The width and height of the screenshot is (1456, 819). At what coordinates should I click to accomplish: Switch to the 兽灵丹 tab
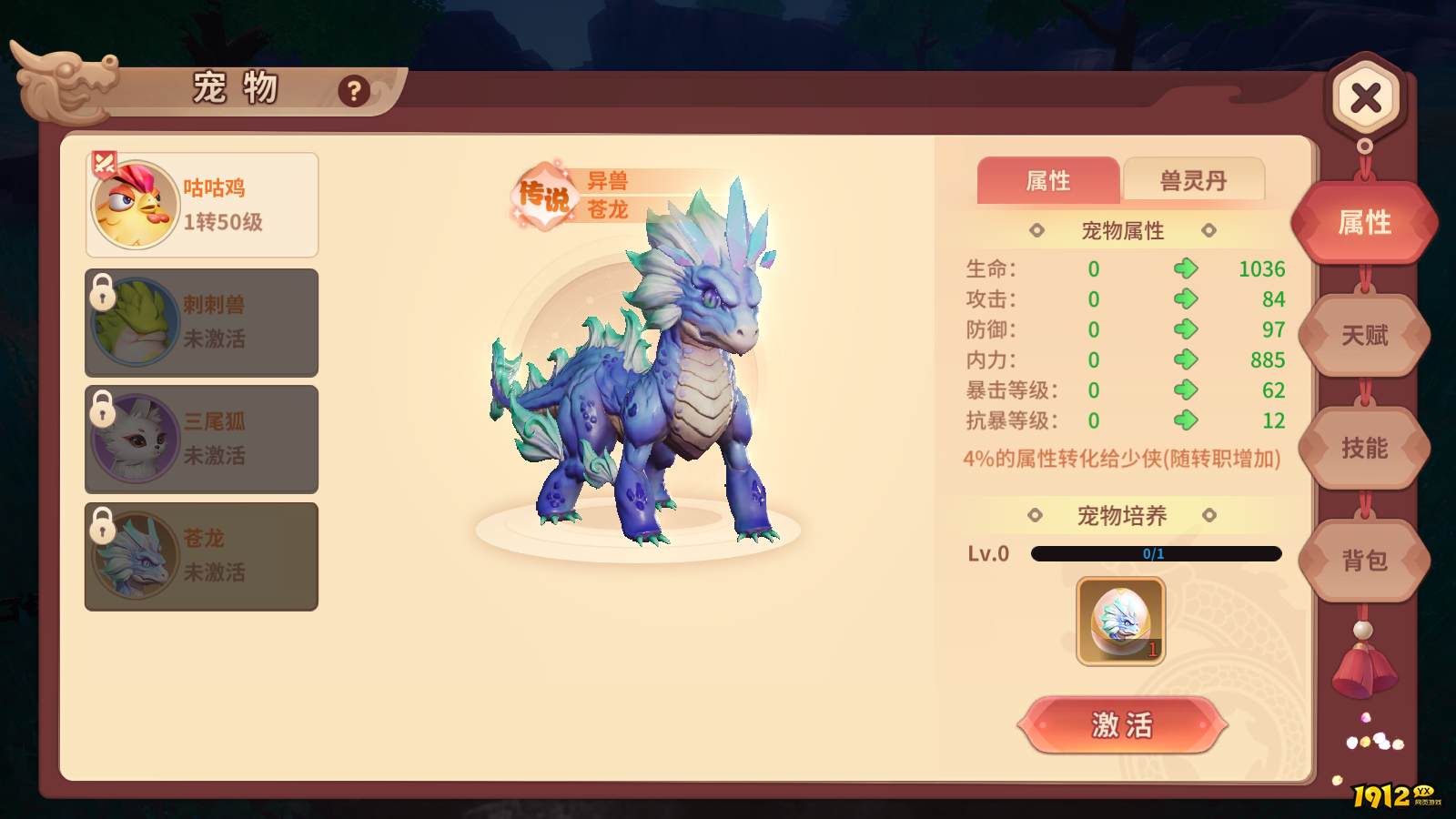pos(1195,181)
